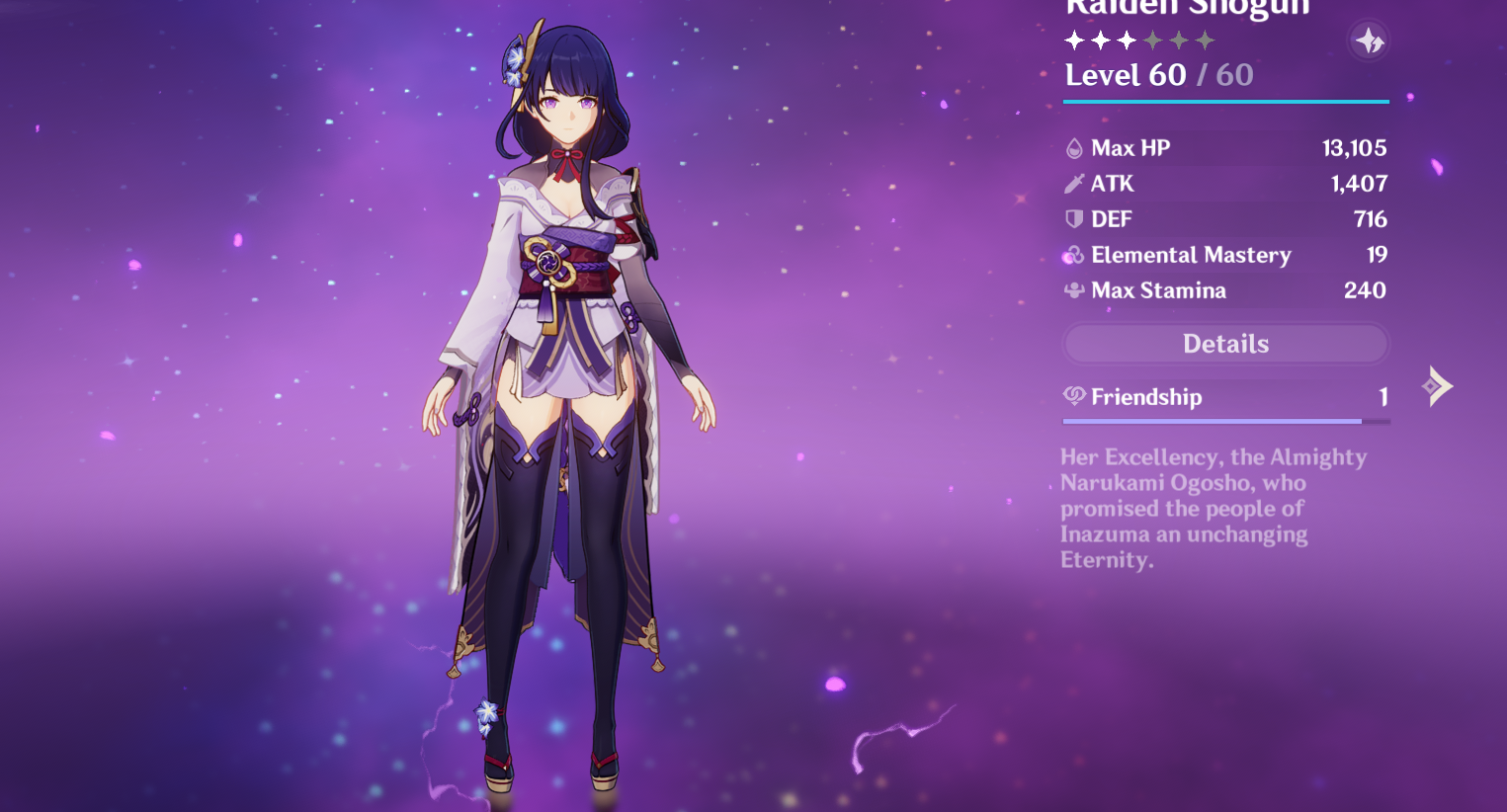1507x812 pixels.
Task: Click the Friendship heart icon
Action: [x=1073, y=396]
